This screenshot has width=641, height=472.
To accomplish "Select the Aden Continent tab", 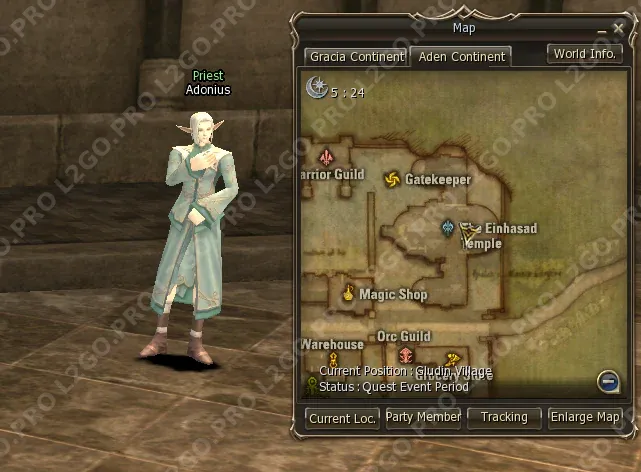I will click(x=461, y=57).
